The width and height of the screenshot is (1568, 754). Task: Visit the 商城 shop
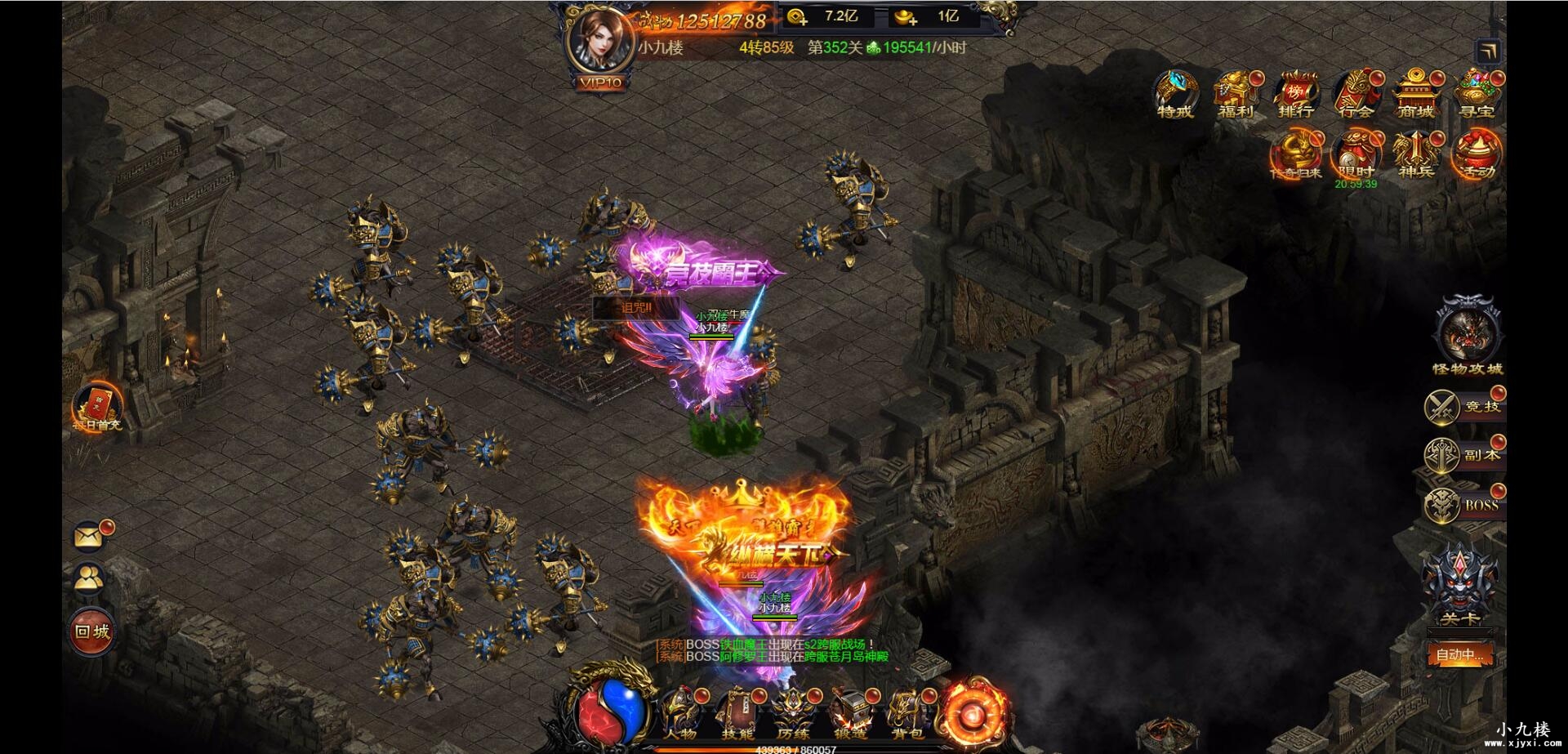coord(1416,95)
